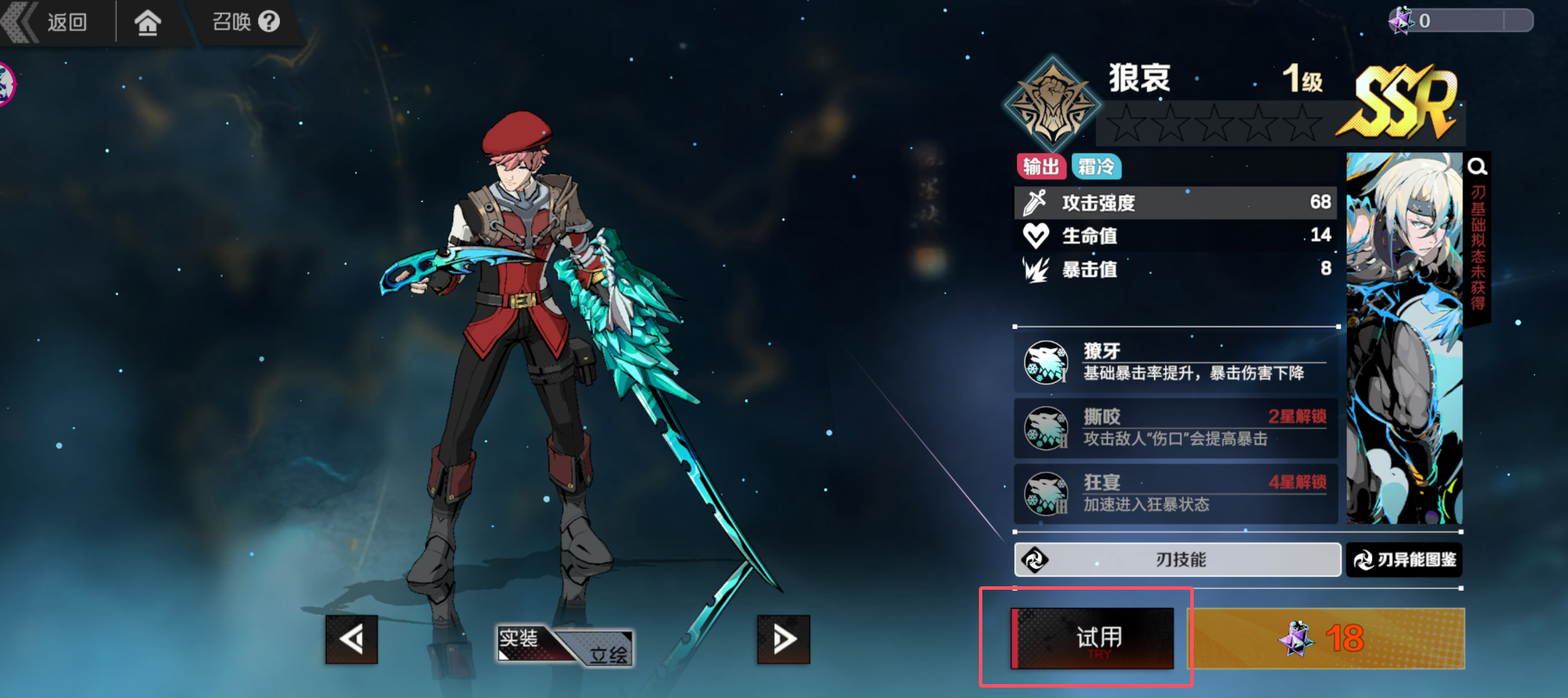The image size is (1568, 698).
Task: View the white-haired character artwork thumbnail
Action: (x=1404, y=338)
